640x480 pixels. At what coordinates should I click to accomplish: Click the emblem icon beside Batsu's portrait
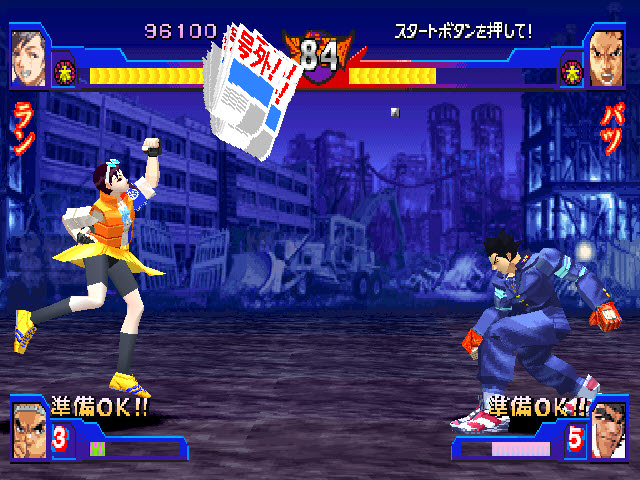pyautogui.click(x=572, y=70)
